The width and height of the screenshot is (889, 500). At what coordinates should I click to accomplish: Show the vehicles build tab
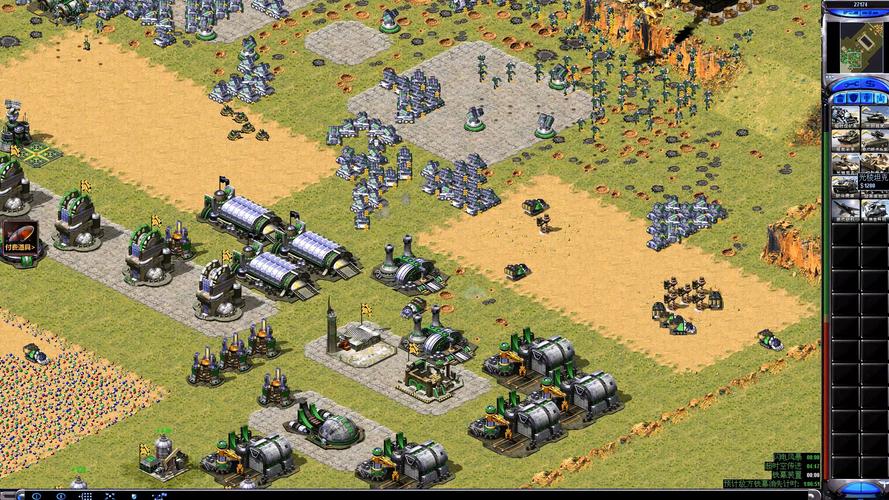pos(880,95)
